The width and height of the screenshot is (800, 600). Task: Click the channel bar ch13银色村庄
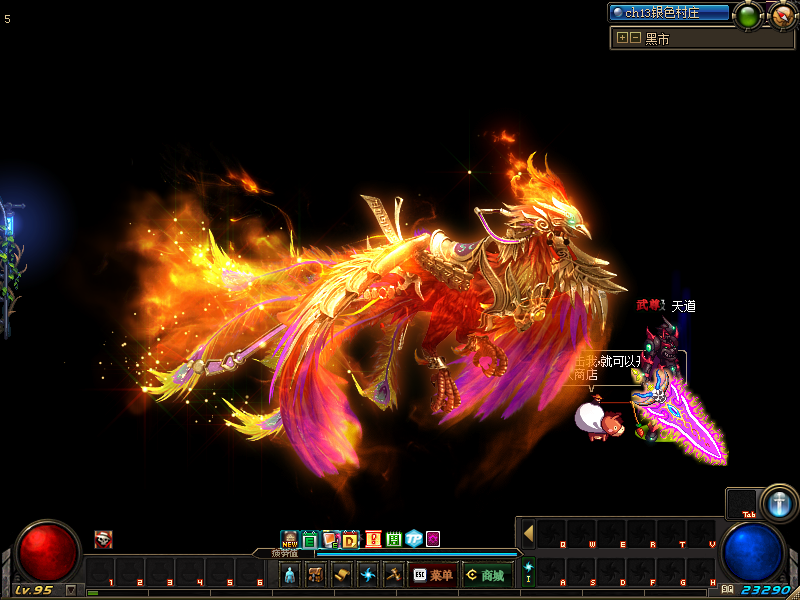point(670,13)
